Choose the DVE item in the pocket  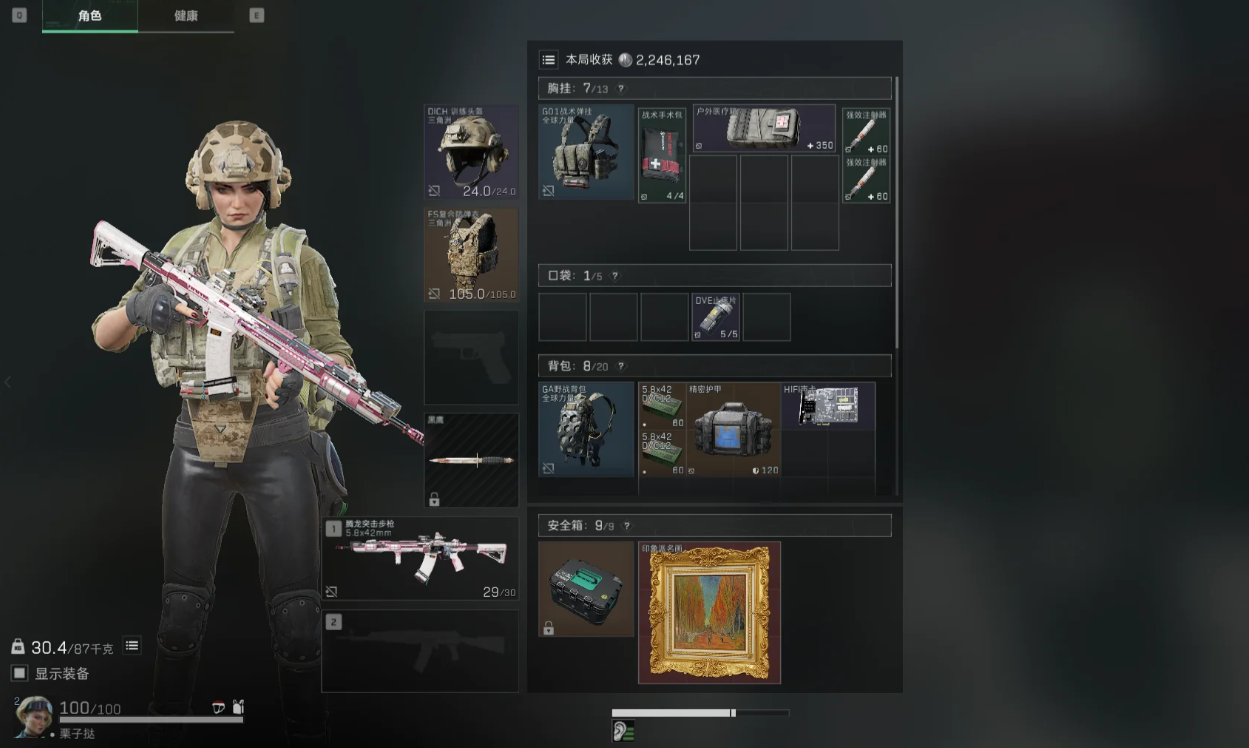coord(715,317)
